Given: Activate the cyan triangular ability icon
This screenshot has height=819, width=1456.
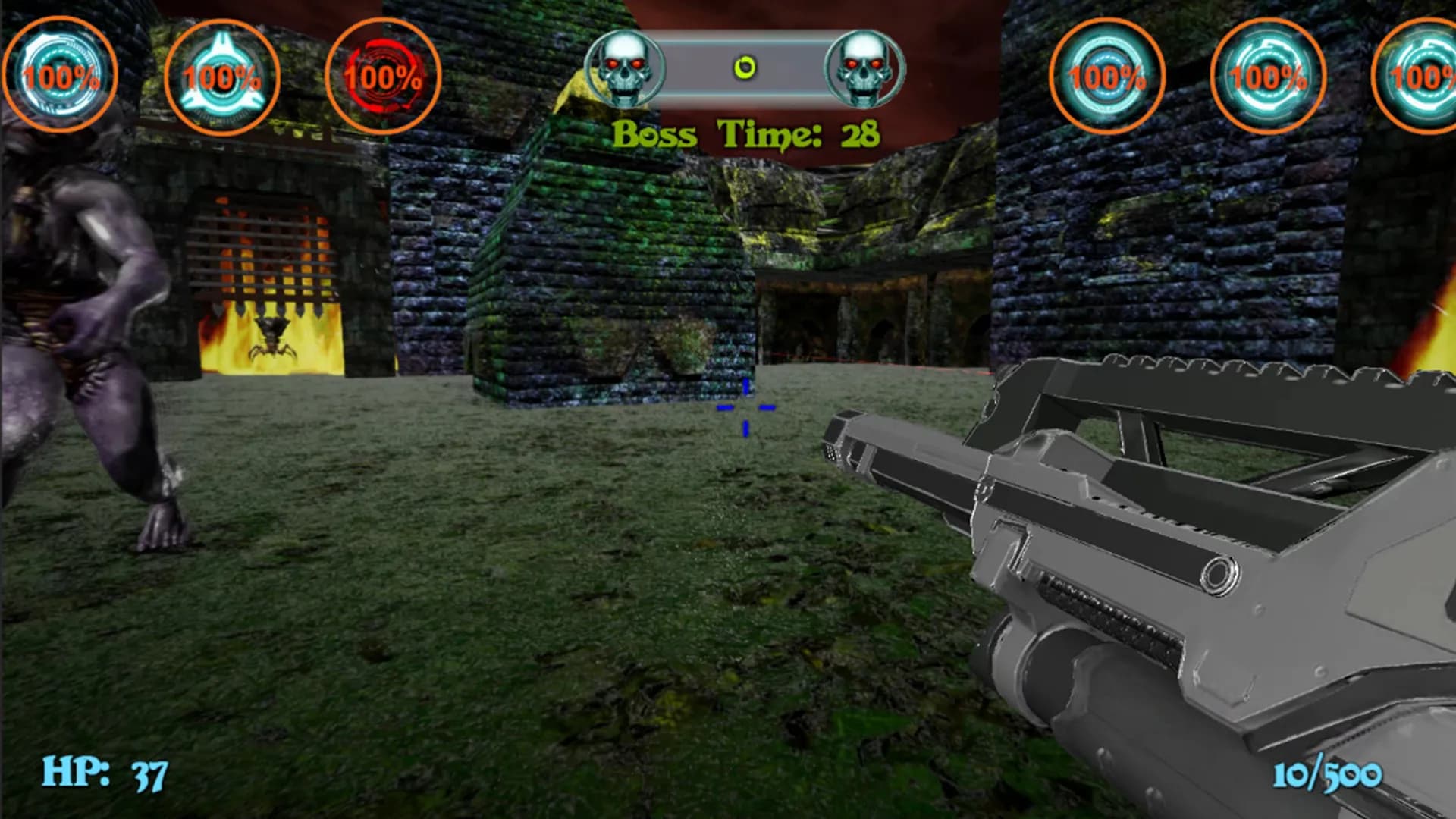Looking at the screenshot, I should pos(221,77).
